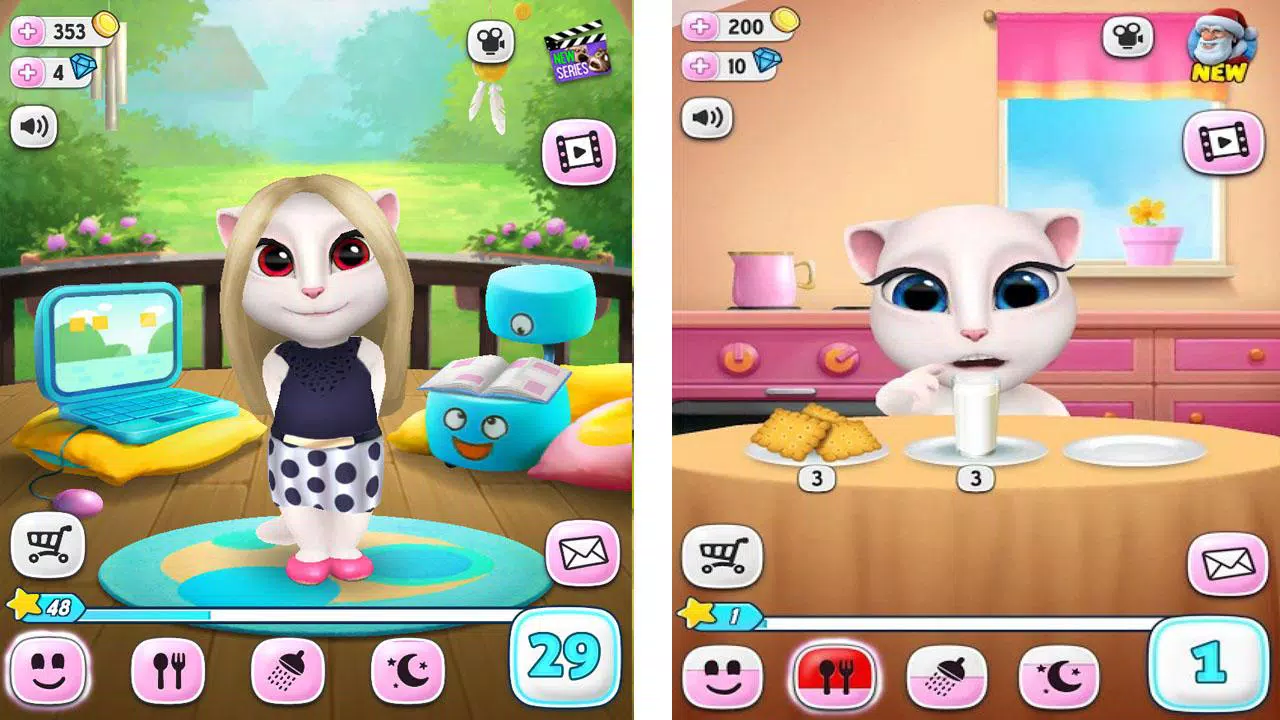Screen dimensions: 1280x720
Task: Mute game audio with the speaker icon
Action: pos(32,126)
